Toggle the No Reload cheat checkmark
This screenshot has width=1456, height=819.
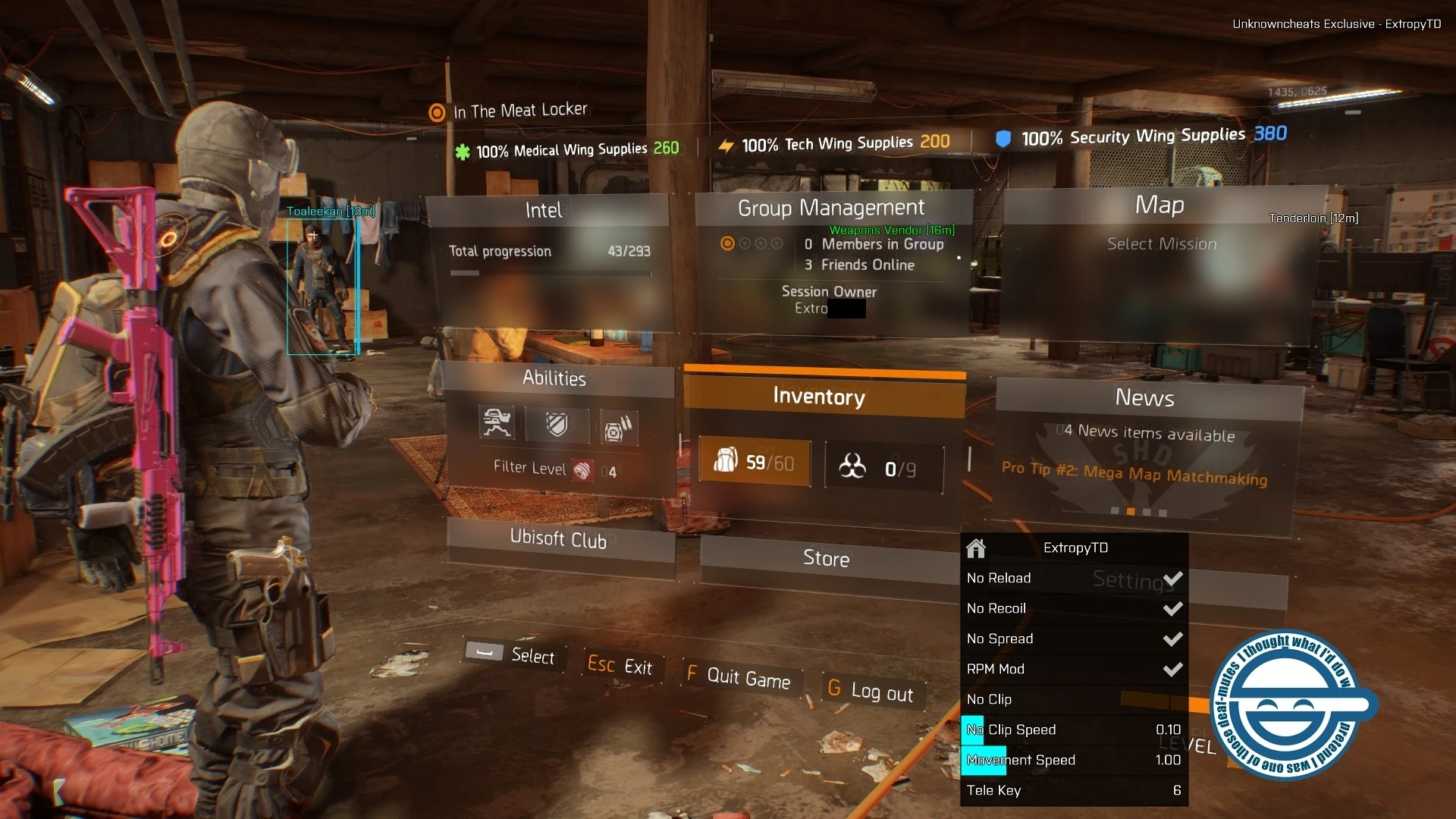(1172, 578)
